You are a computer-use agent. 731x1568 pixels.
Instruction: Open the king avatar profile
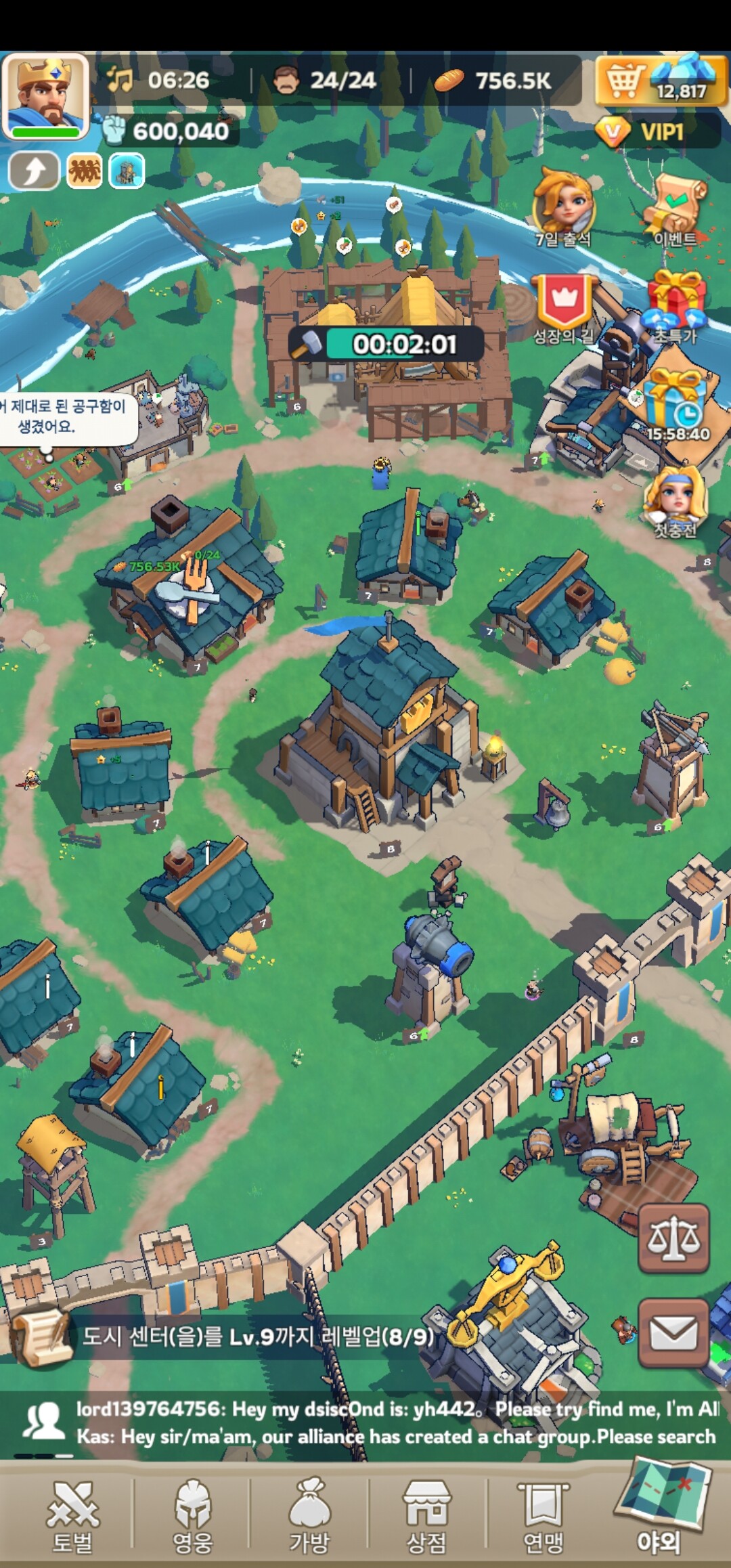pos(45,95)
